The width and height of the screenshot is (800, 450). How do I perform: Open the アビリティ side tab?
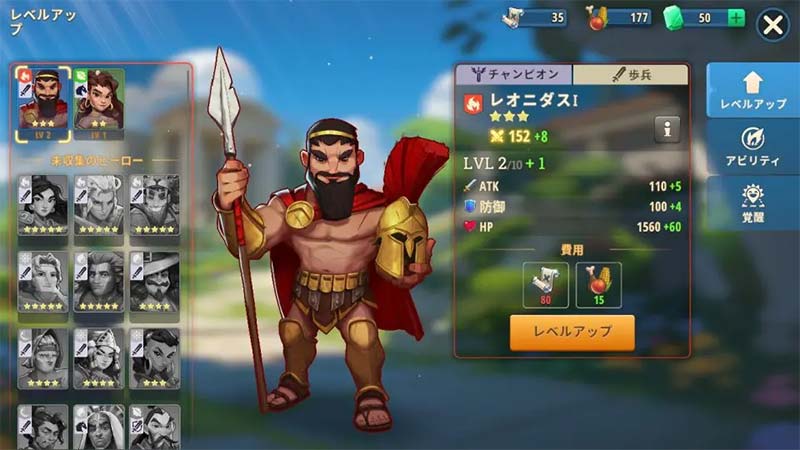(747, 147)
